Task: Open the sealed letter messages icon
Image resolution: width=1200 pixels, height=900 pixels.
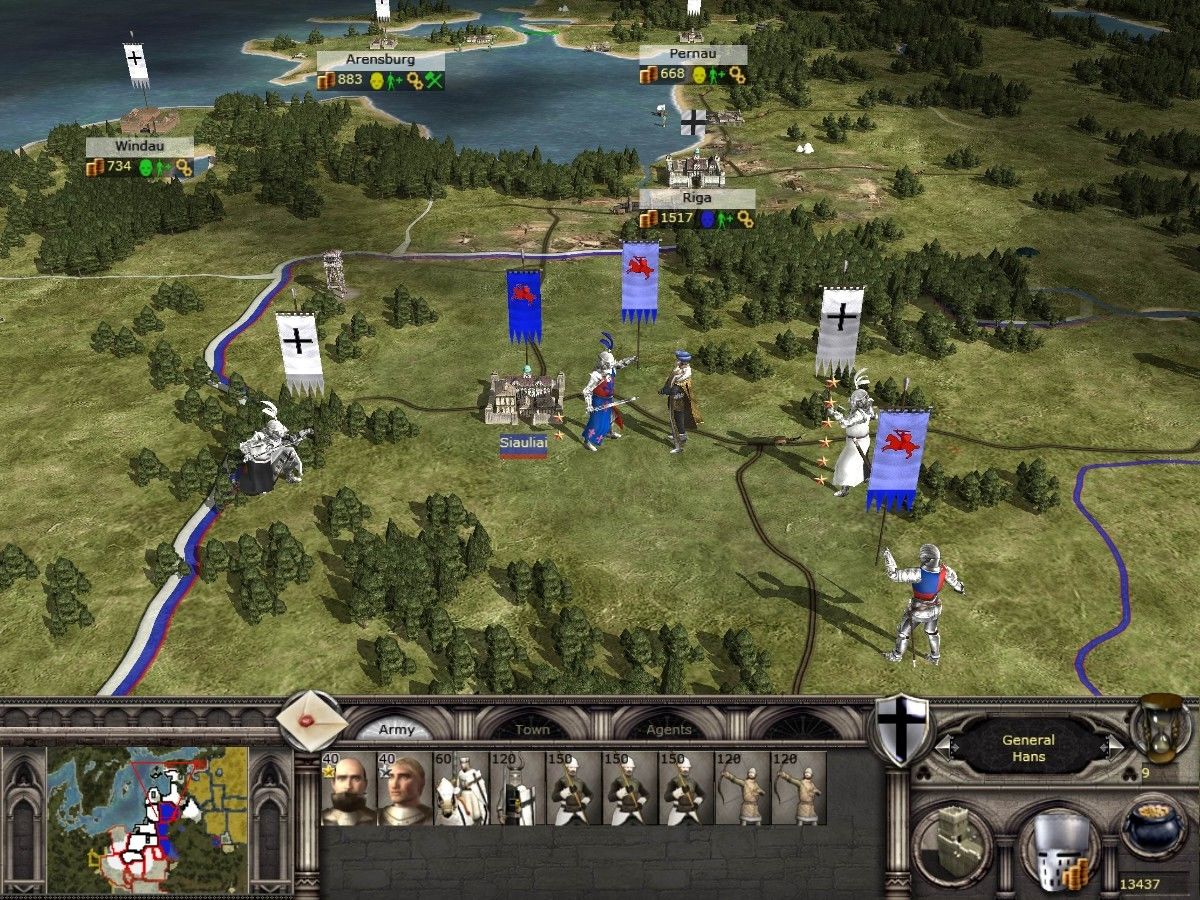Action: tap(311, 717)
